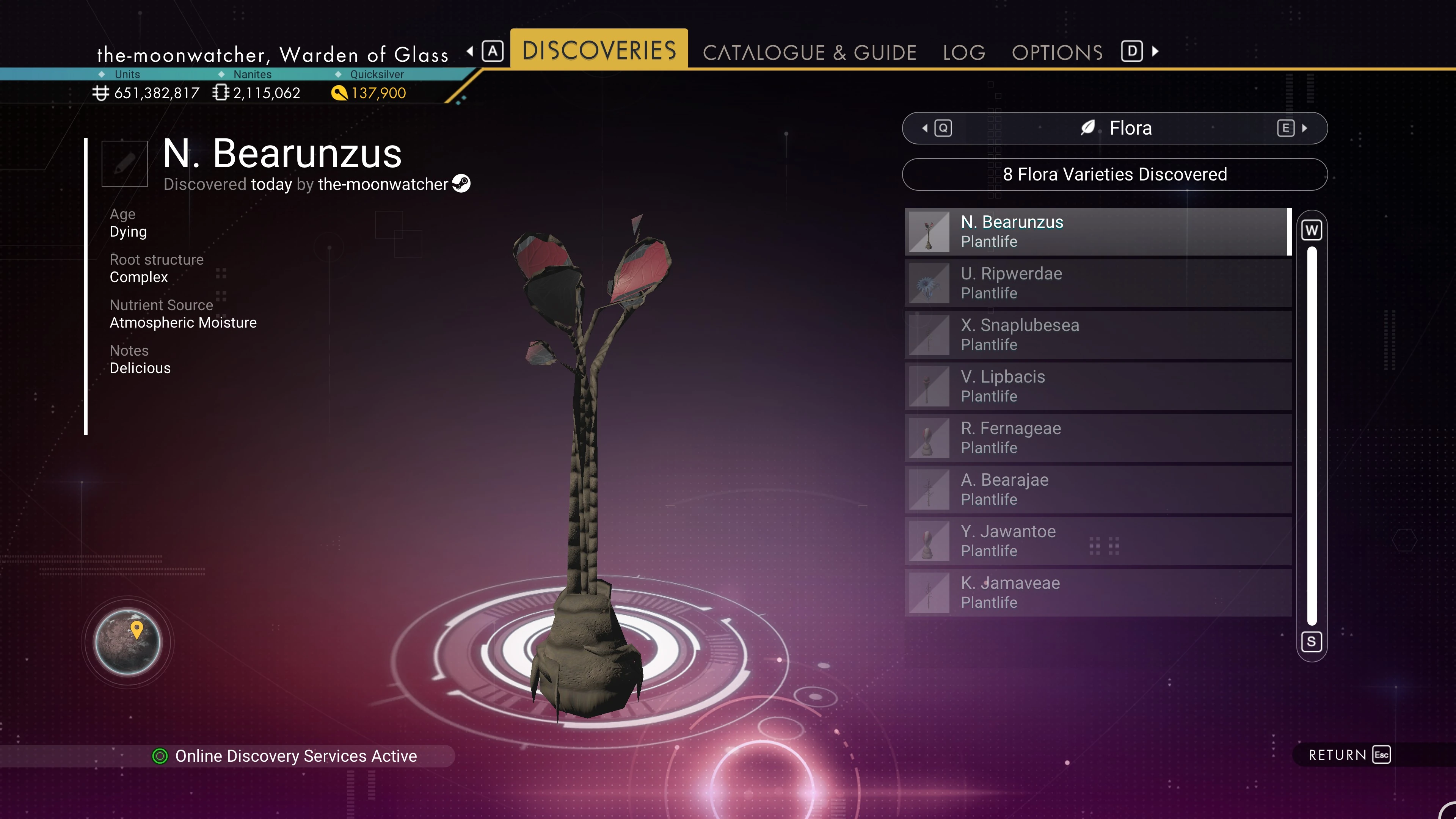Image resolution: width=1456 pixels, height=819 pixels.
Task: Go to the Options tab
Action: click(1057, 53)
